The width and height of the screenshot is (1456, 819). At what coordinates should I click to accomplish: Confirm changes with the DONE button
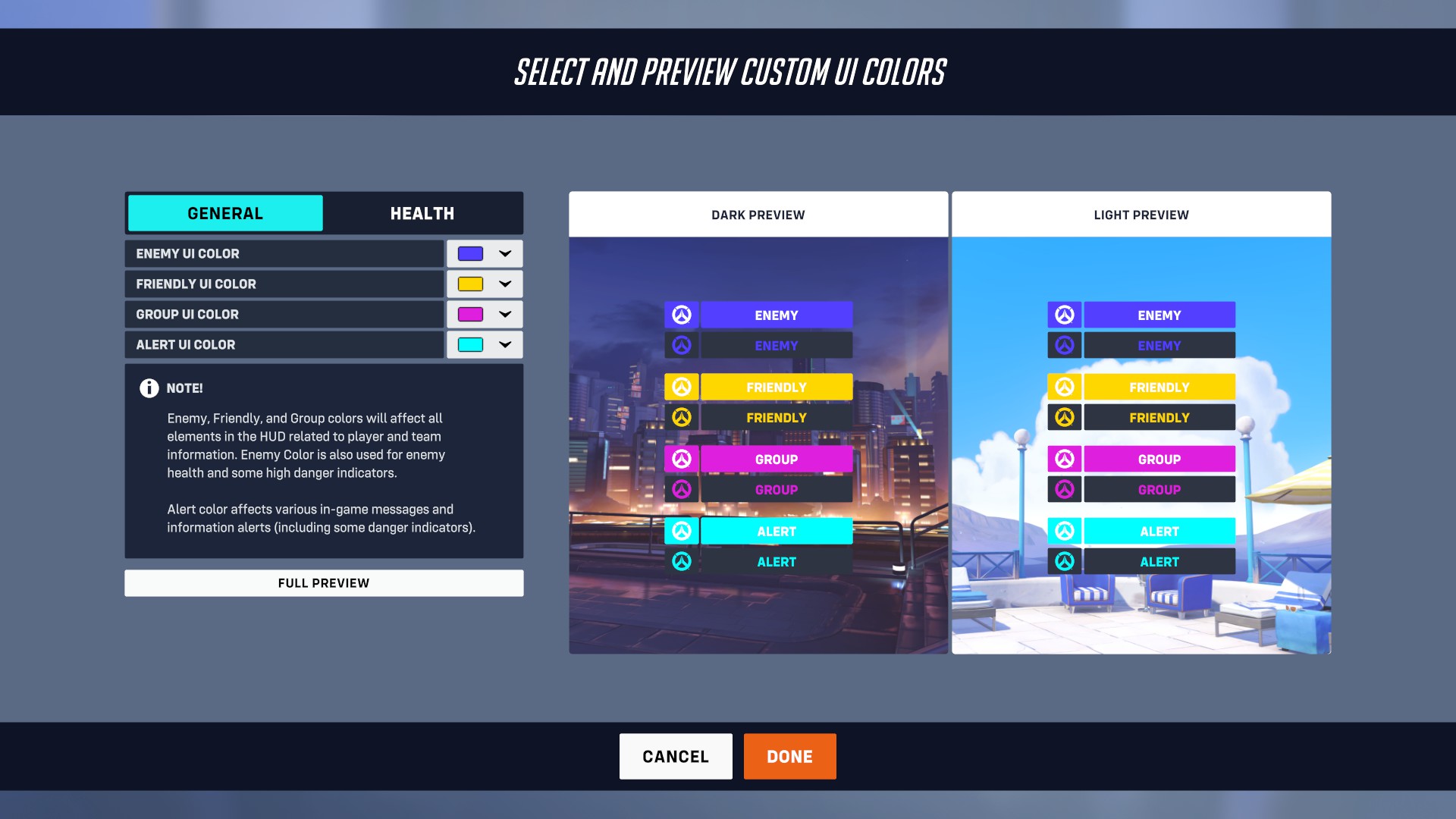click(789, 756)
